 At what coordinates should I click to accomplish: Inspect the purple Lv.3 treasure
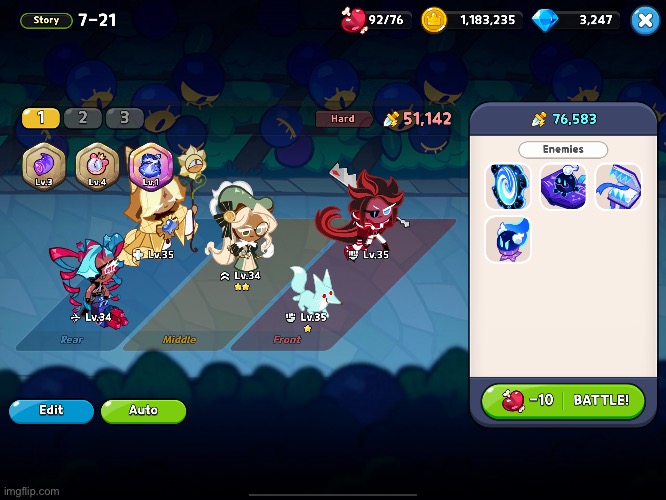[x=44, y=165]
